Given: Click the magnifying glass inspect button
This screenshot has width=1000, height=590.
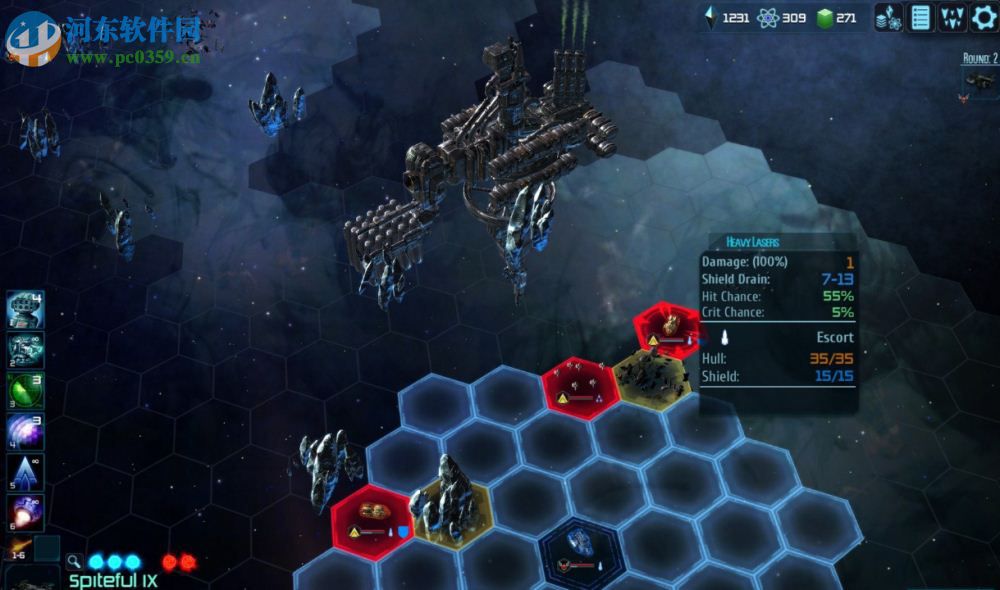Looking at the screenshot, I should [74, 562].
